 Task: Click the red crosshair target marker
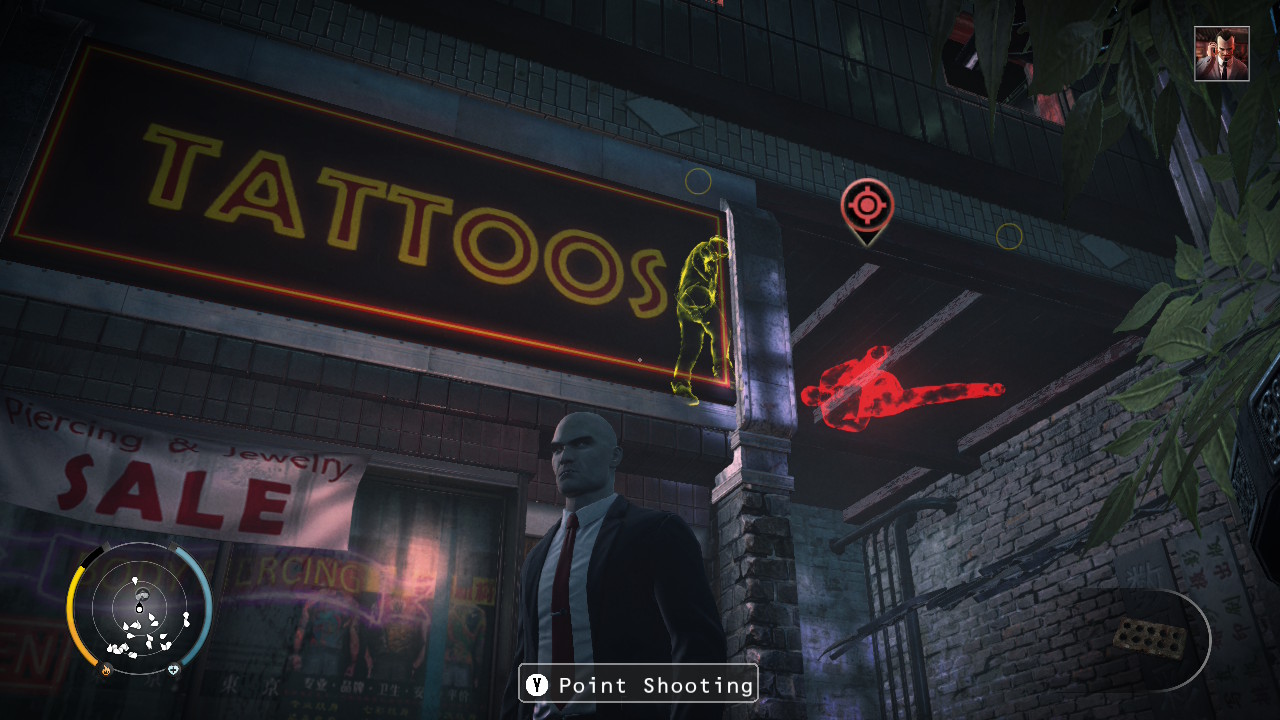click(865, 206)
